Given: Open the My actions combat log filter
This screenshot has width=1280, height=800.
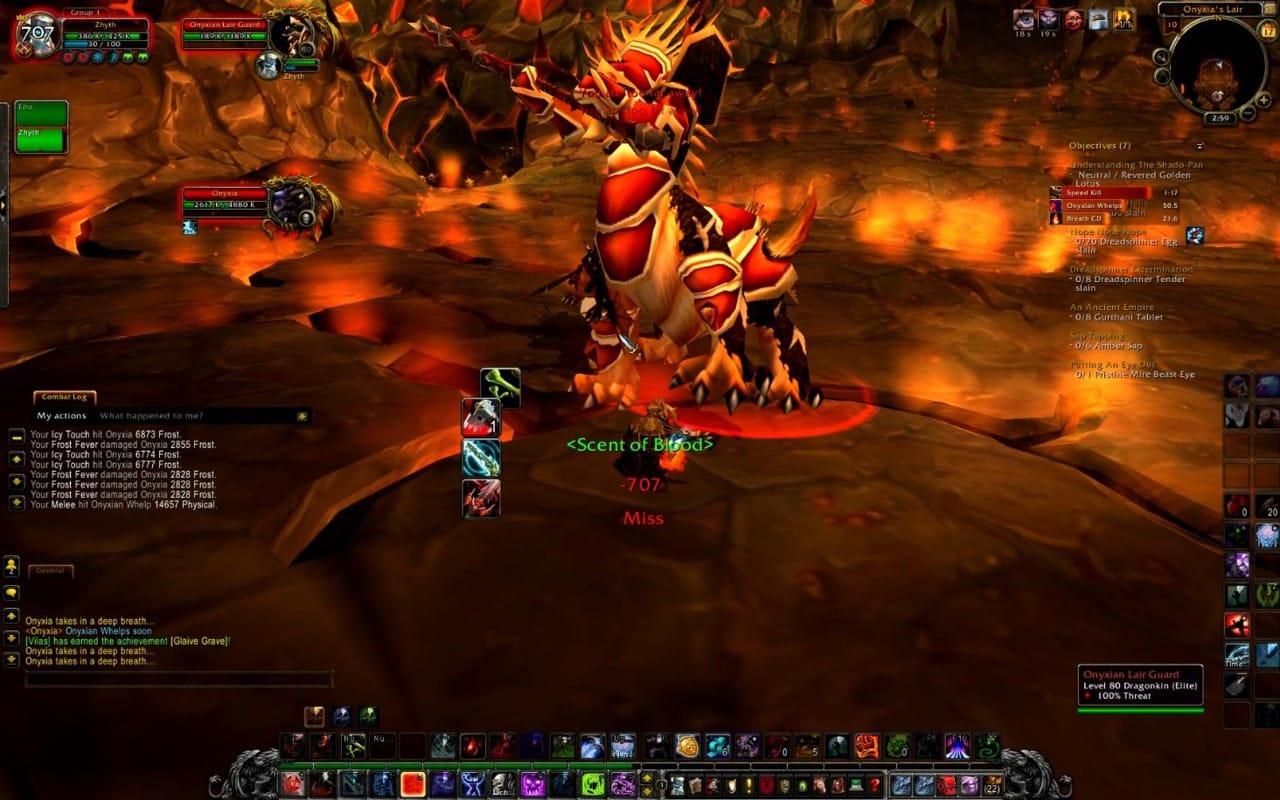Looking at the screenshot, I should coord(60,416).
